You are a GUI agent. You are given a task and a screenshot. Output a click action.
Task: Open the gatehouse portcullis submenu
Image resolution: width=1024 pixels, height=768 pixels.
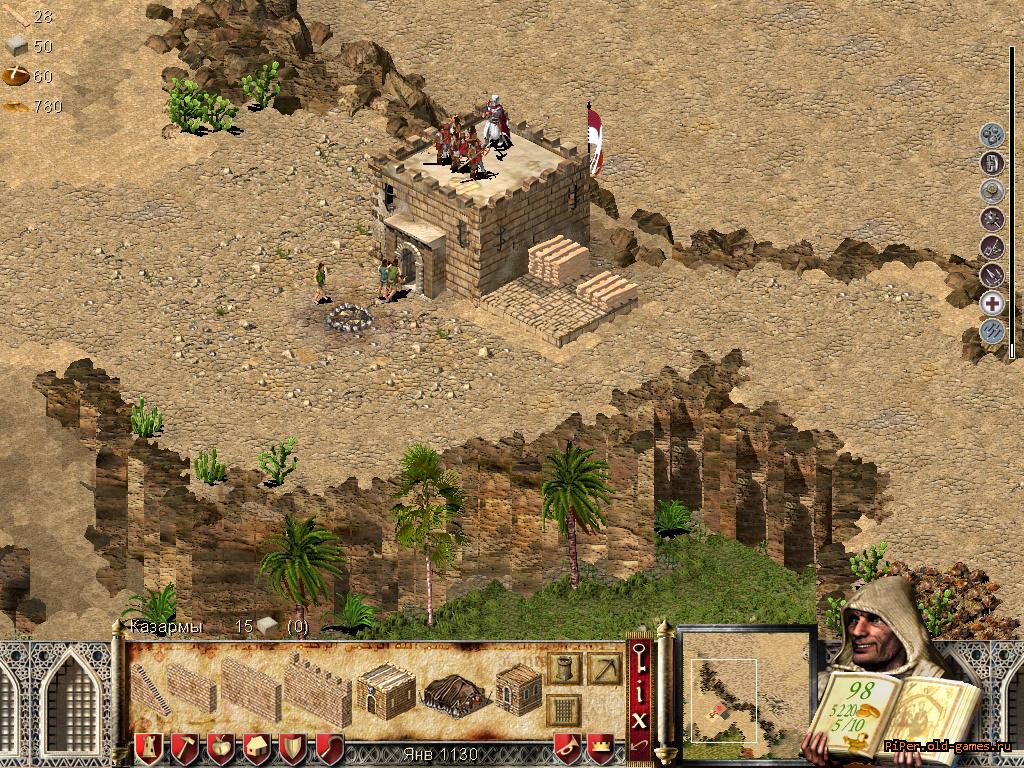[563, 709]
